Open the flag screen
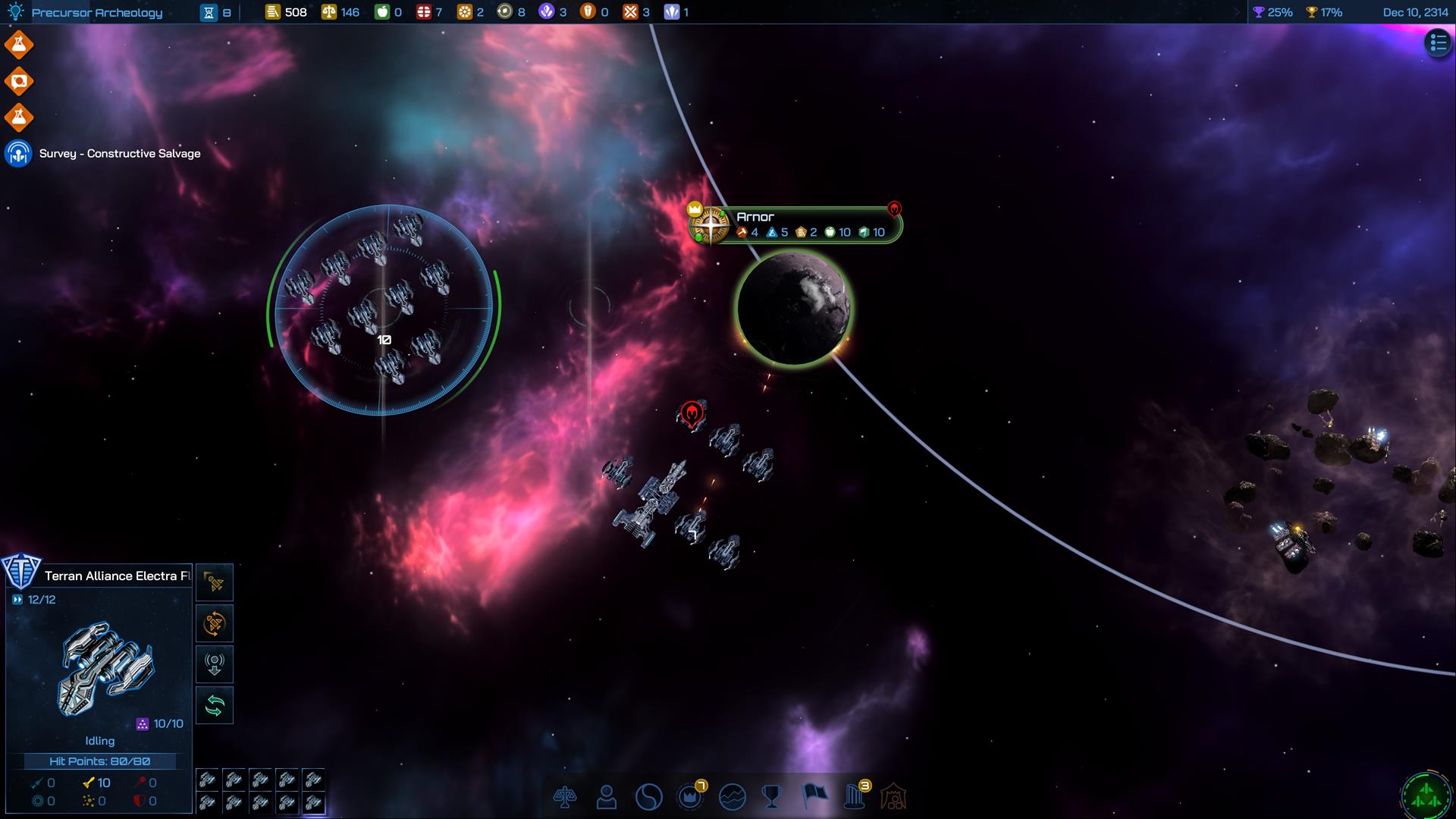 click(x=814, y=796)
